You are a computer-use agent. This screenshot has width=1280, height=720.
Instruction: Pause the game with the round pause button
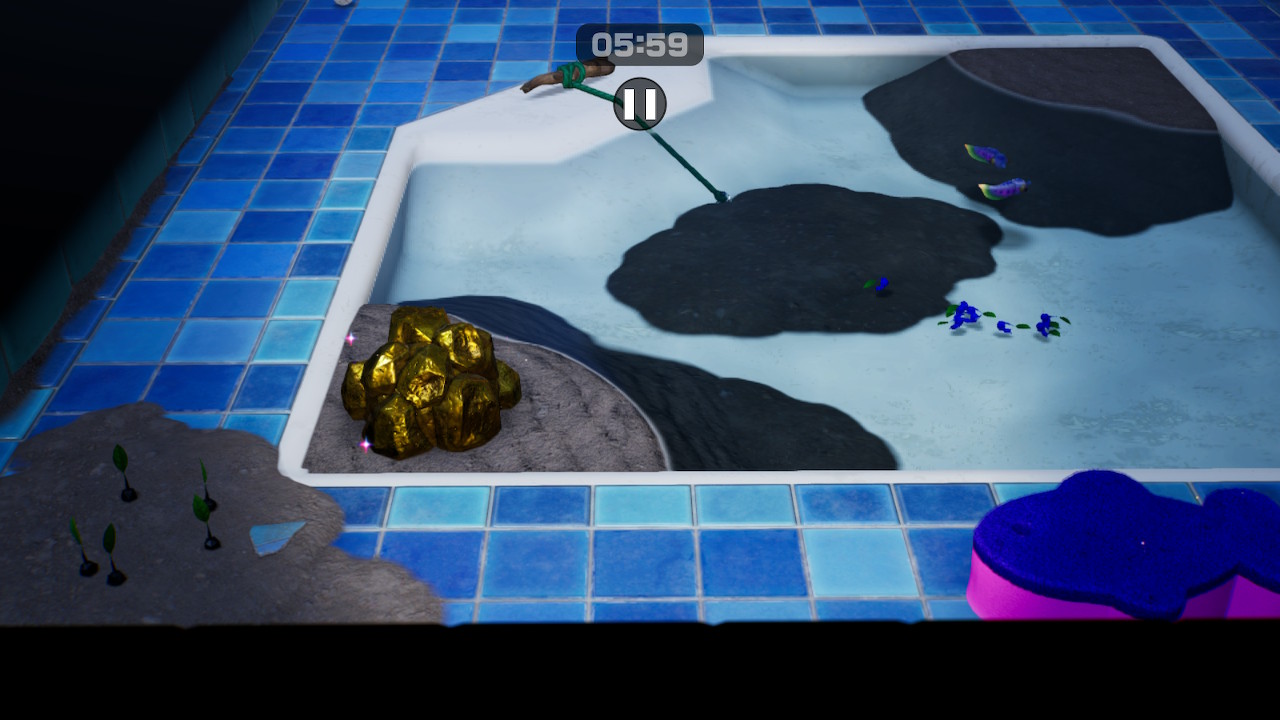(x=640, y=104)
